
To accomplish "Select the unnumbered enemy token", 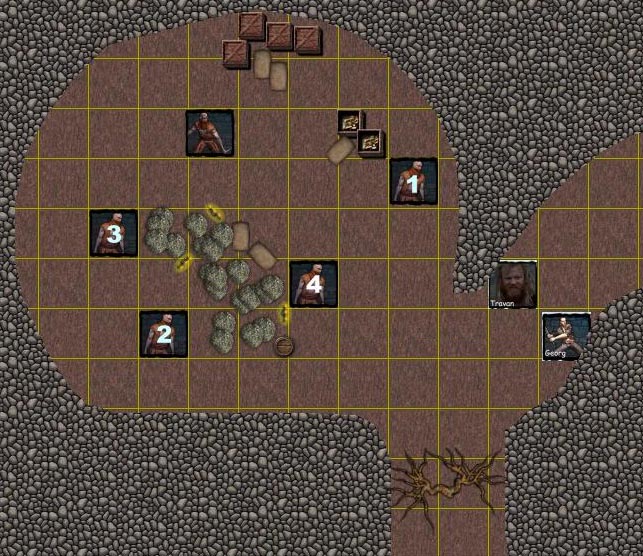I will 210,133.
